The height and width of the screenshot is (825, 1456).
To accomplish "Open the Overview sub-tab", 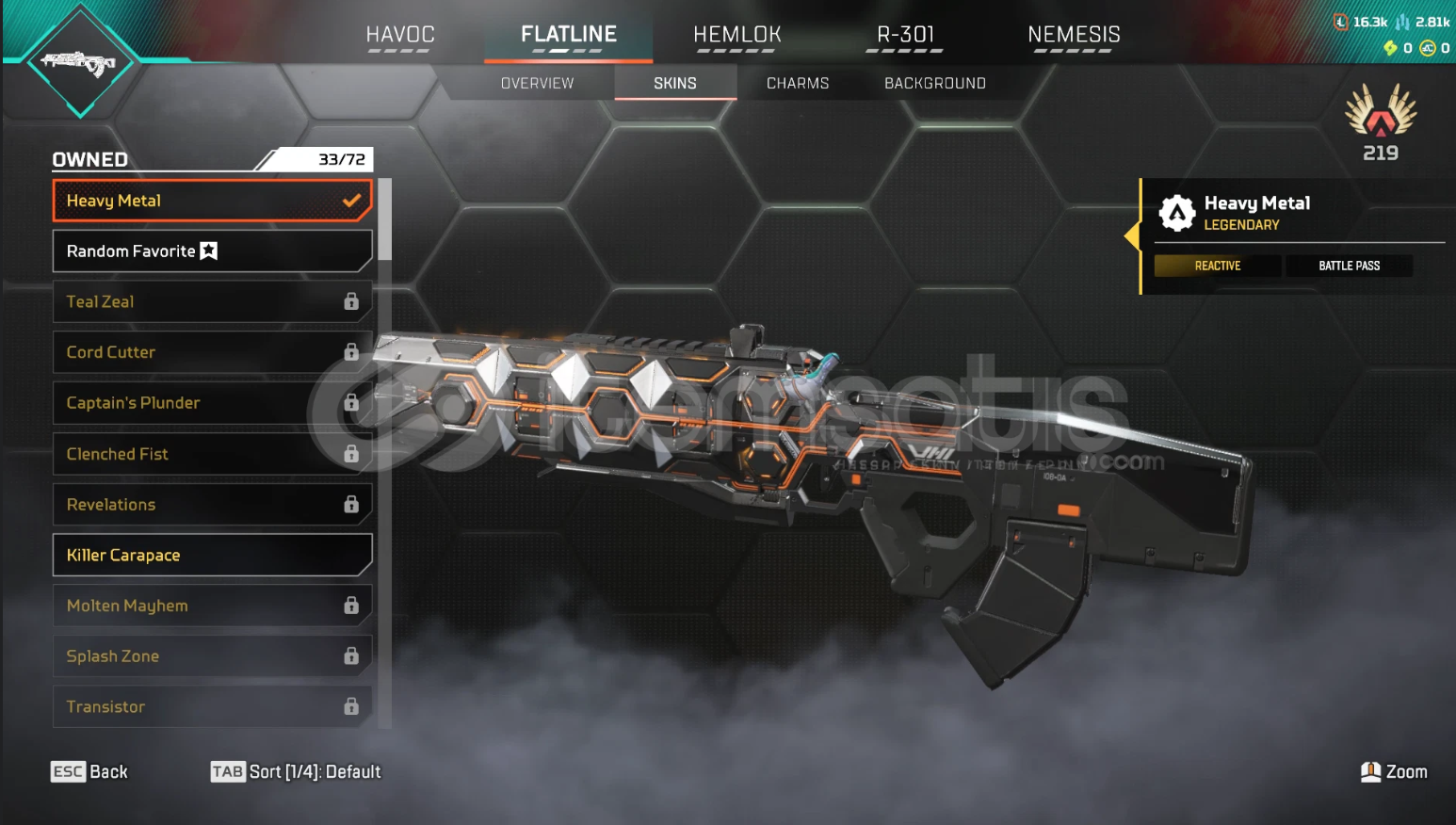I will click(x=537, y=83).
